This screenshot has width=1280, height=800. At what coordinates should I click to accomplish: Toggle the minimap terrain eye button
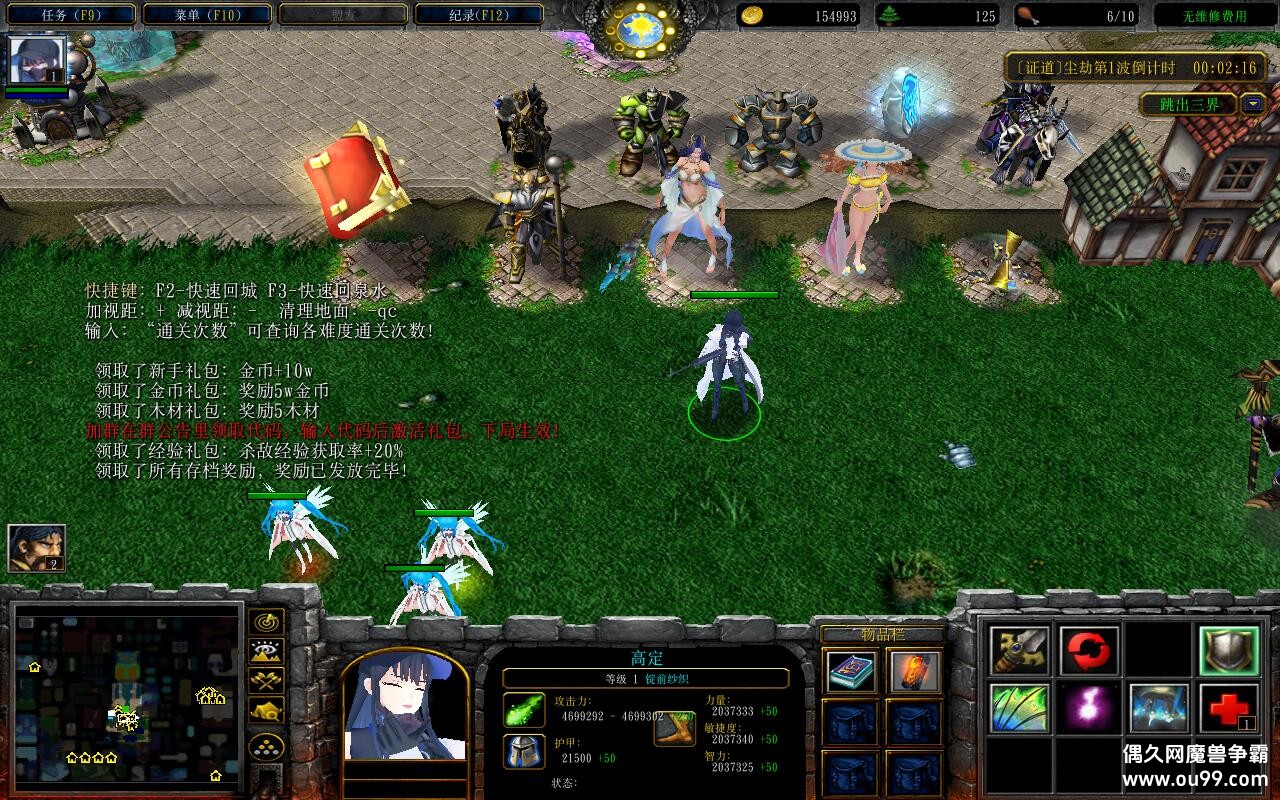click(x=266, y=652)
